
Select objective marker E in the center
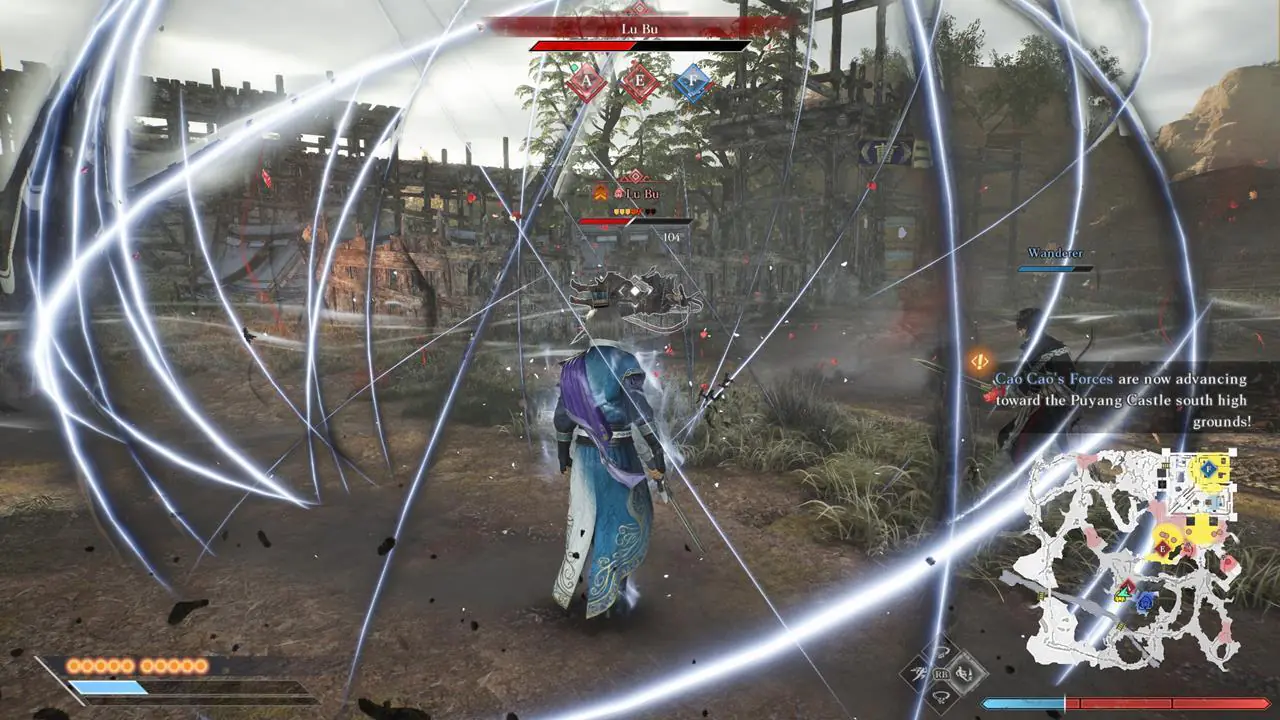640,80
